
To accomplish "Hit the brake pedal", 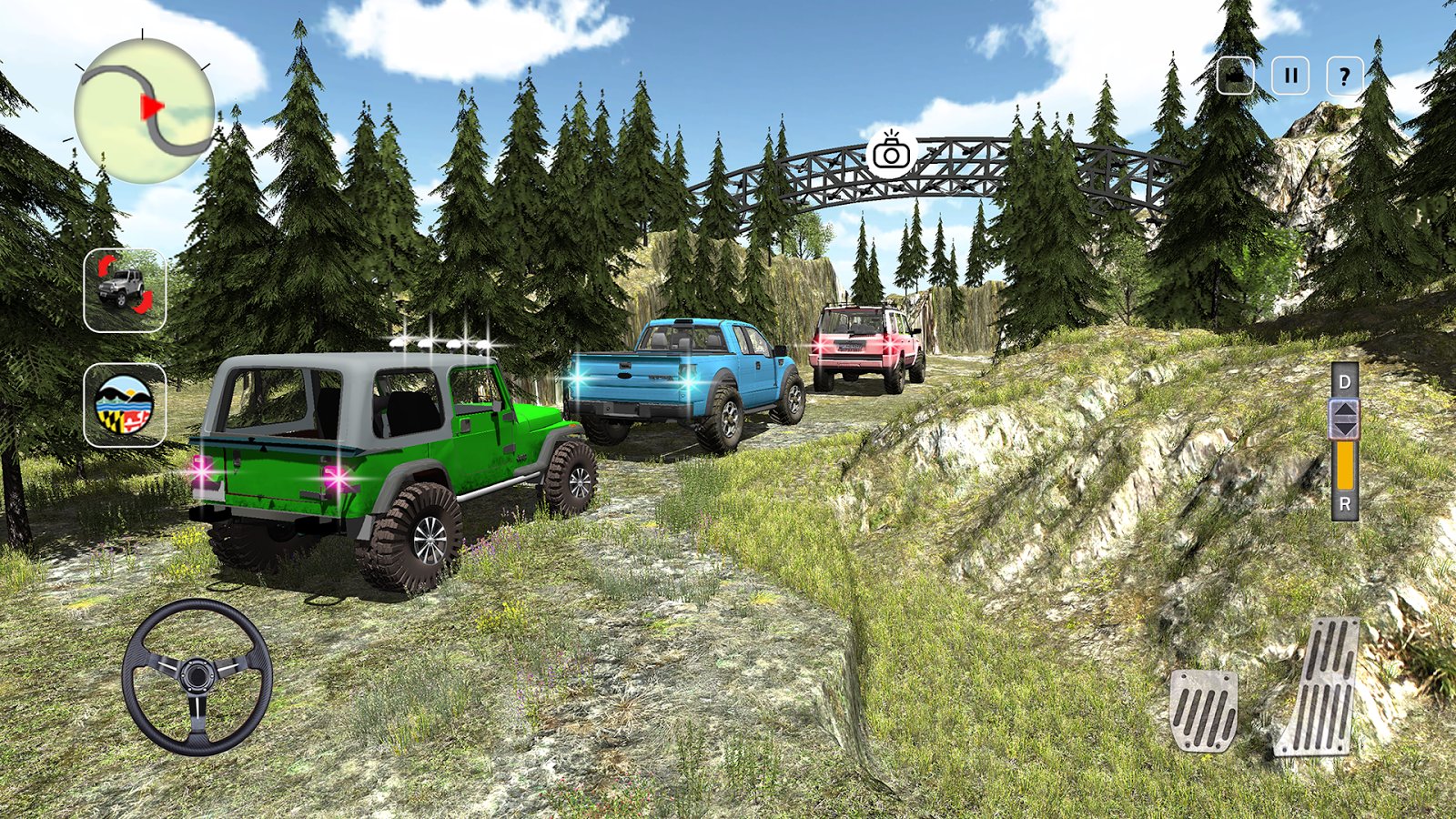I will (1203, 711).
